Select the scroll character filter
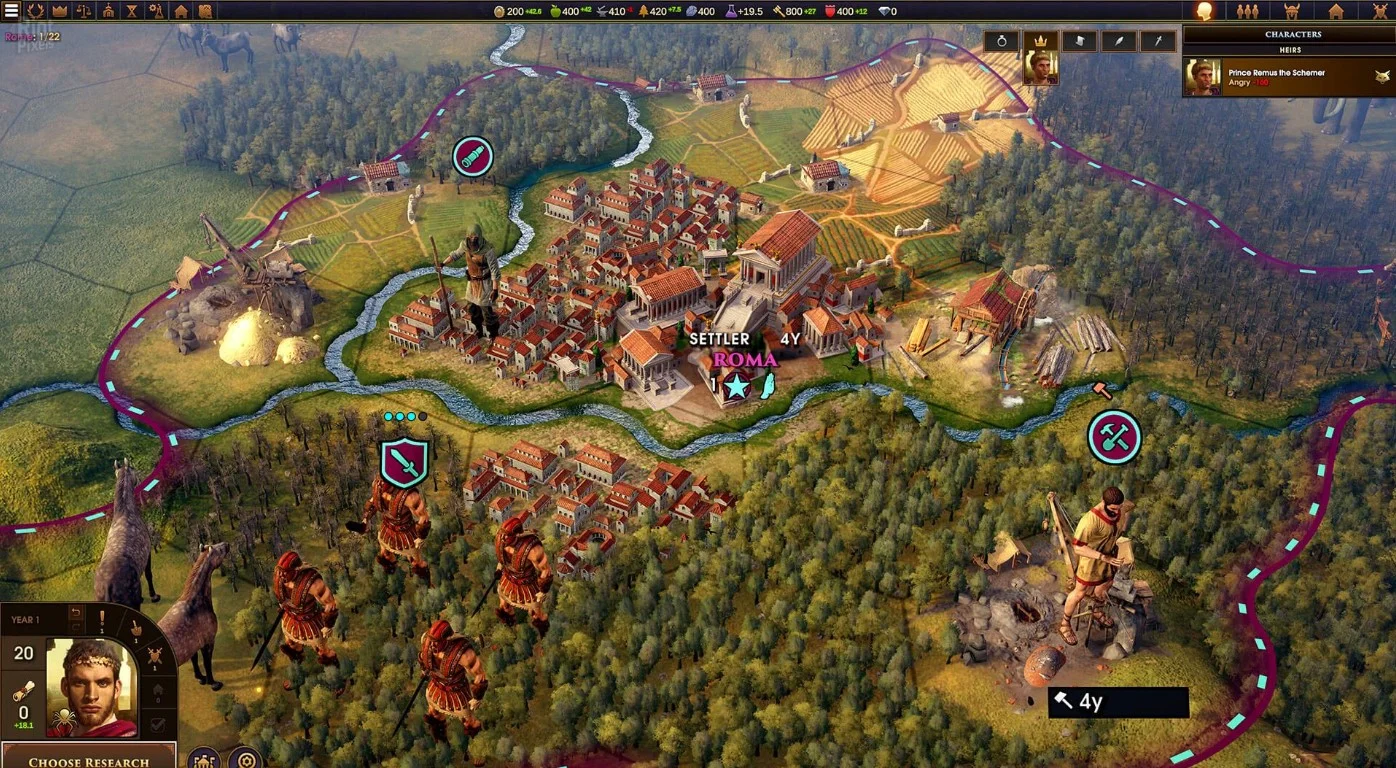 (x=1079, y=41)
